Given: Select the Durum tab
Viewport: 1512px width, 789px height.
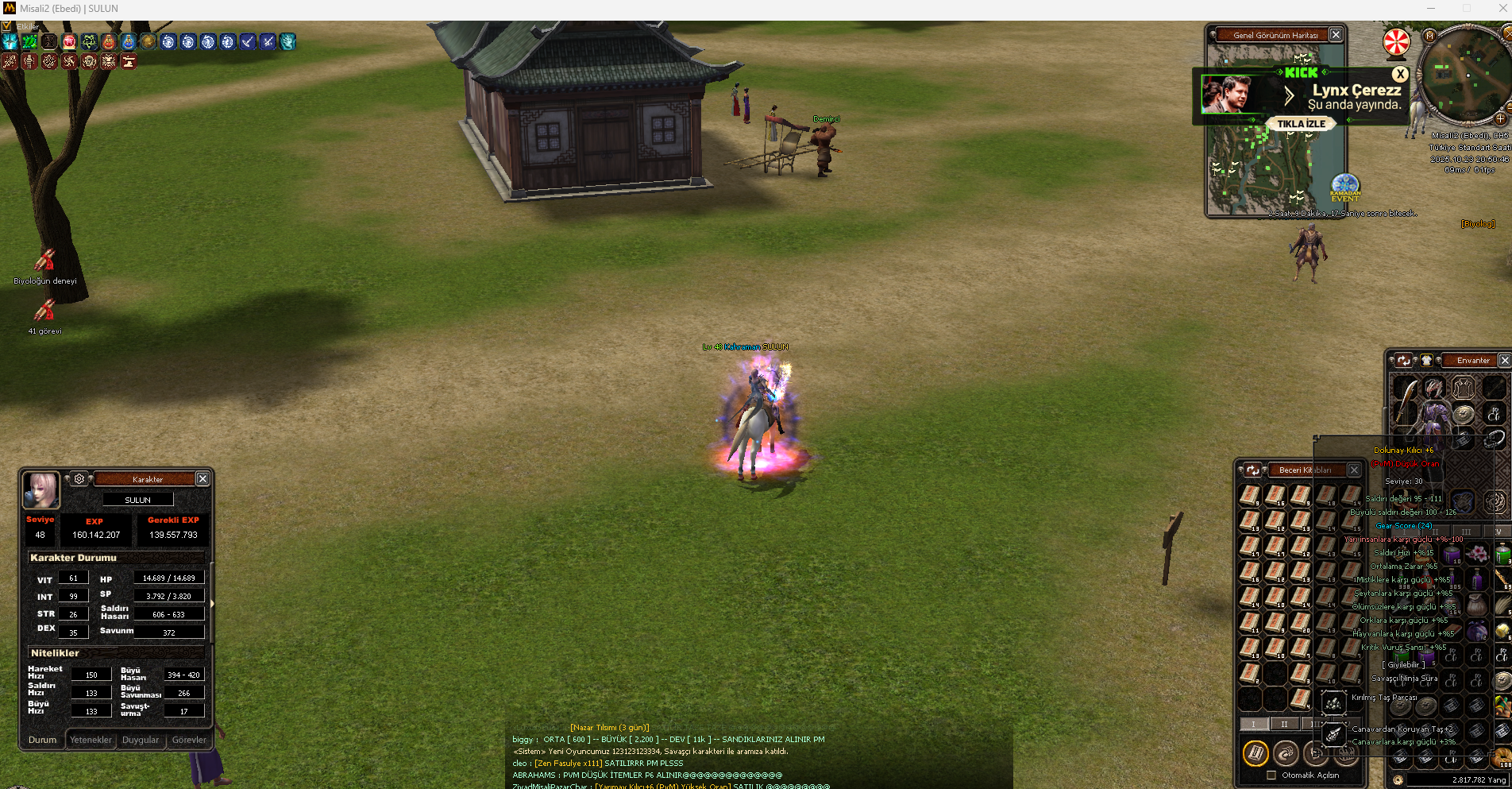Looking at the screenshot, I should (43, 740).
